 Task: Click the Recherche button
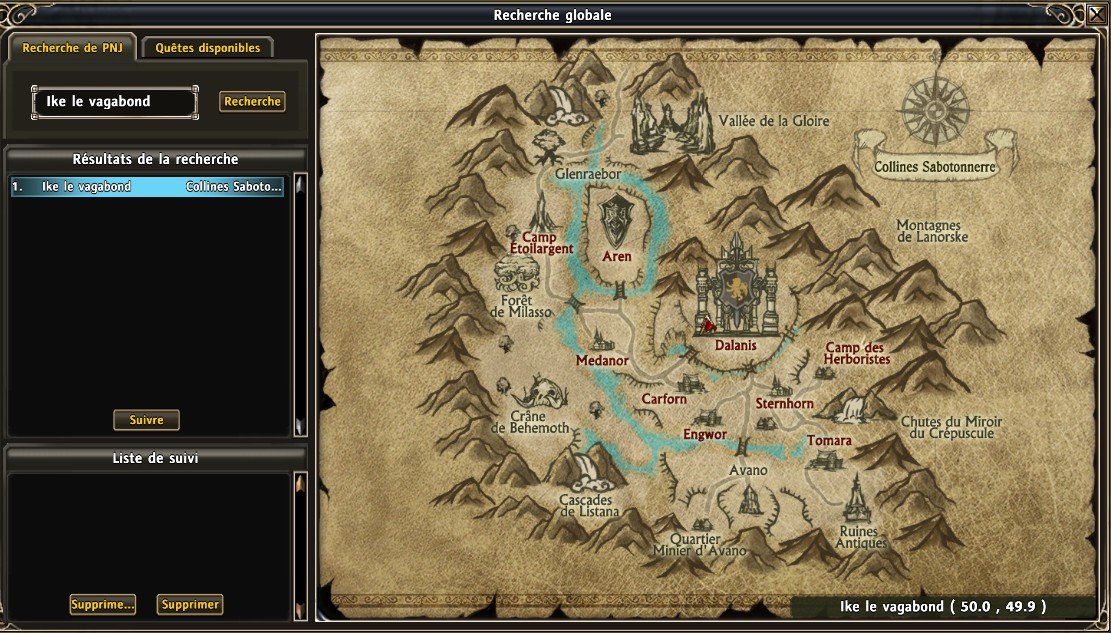coord(252,101)
